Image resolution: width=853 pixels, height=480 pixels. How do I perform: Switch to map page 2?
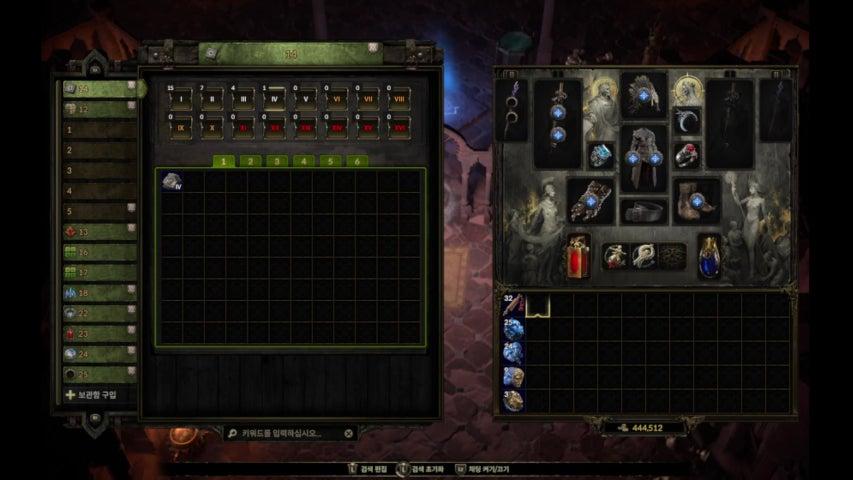[249, 160]
